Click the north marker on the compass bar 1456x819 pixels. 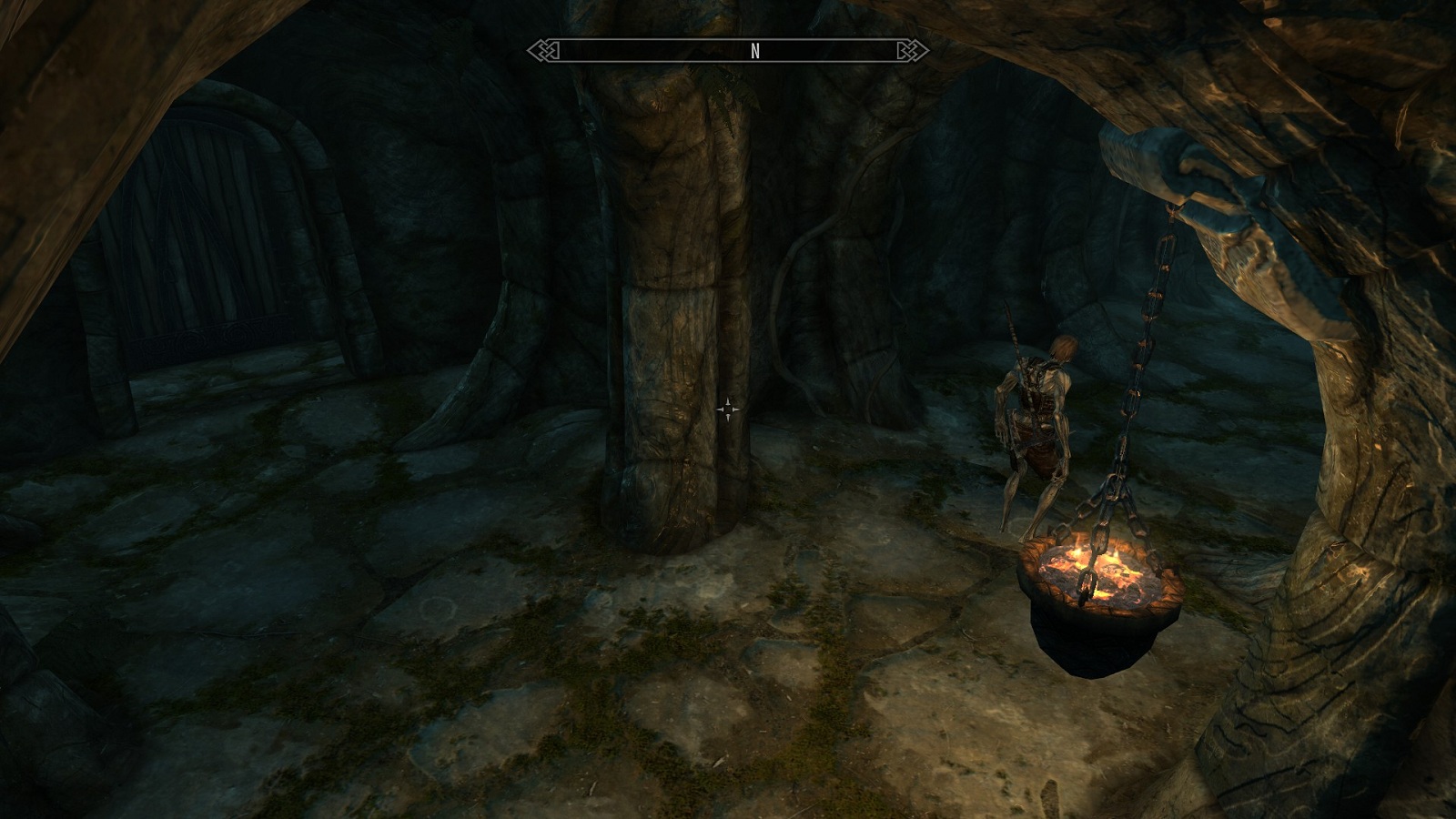coord(754,52)
